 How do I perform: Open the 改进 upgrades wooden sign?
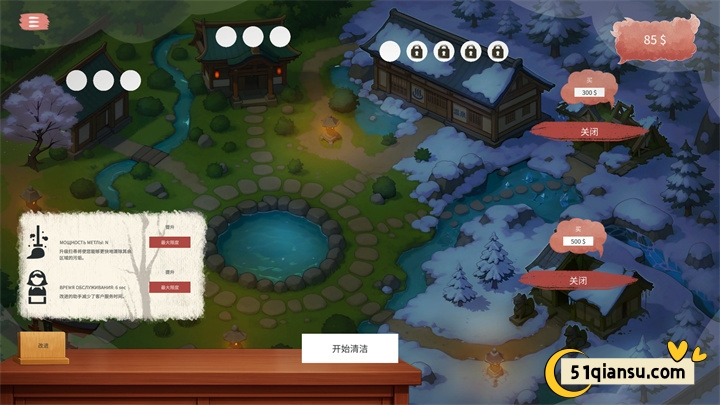[43, 345]
